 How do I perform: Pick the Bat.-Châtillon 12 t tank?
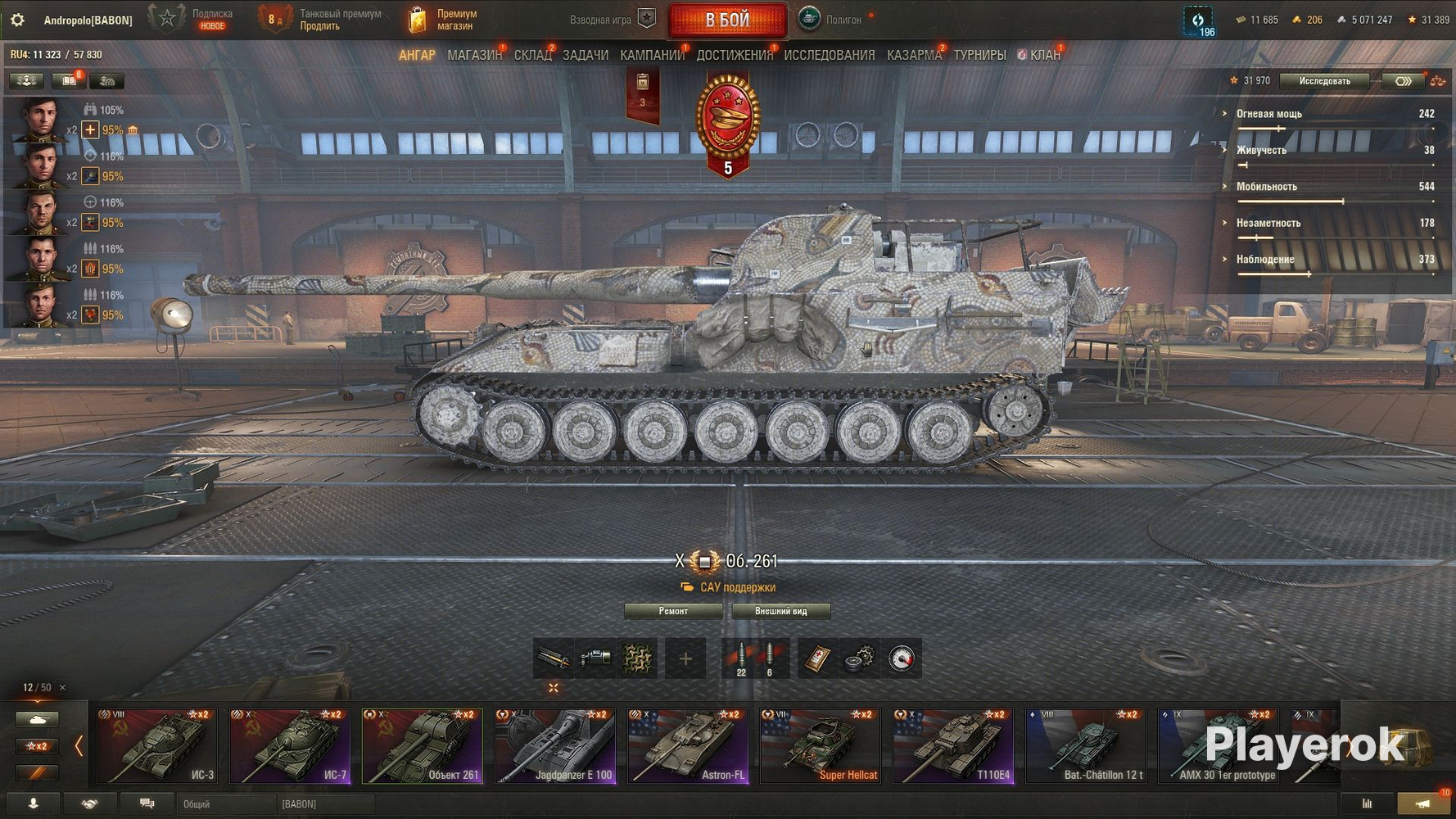[x=1086, y=746]
